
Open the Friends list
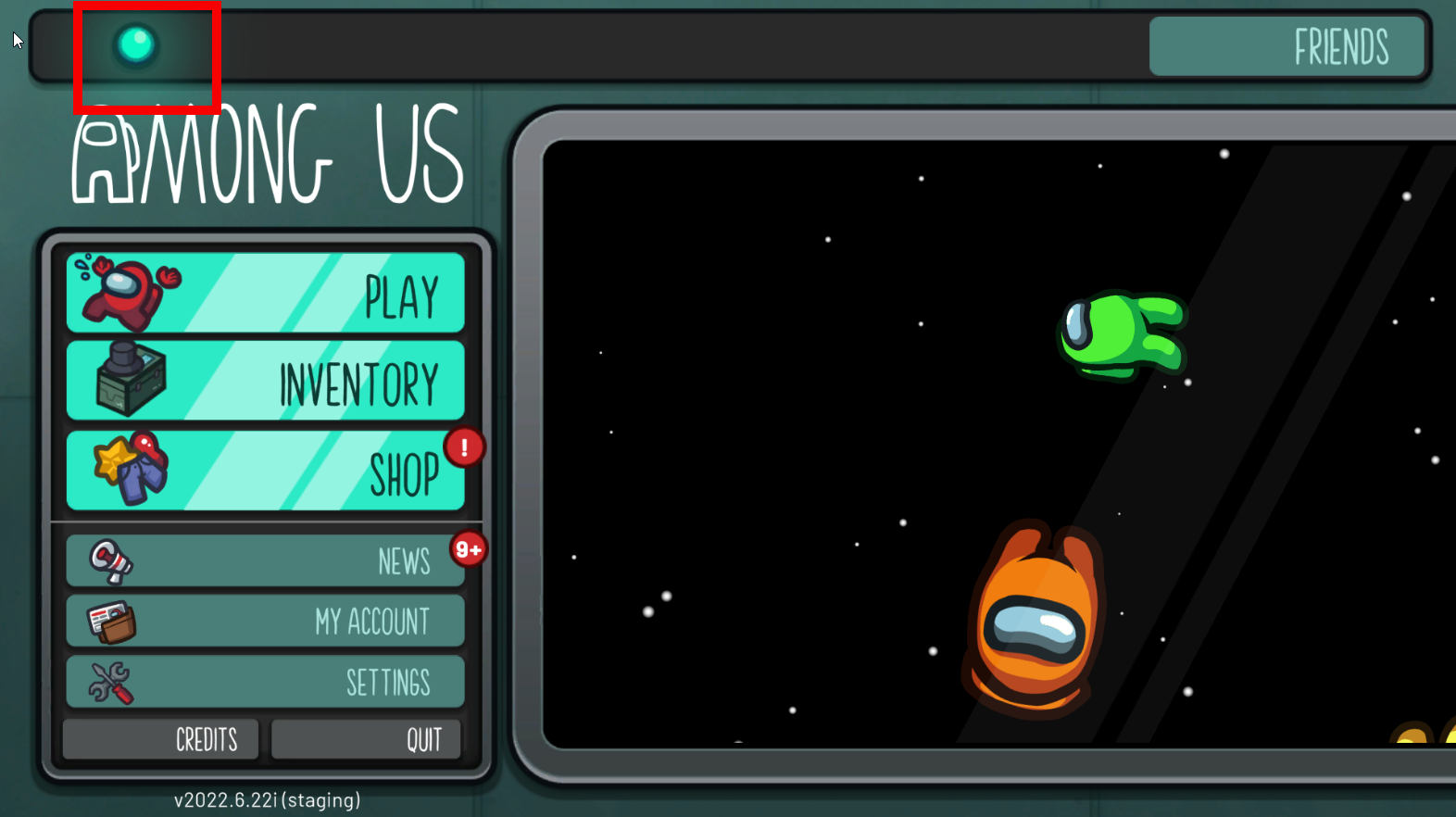1287,46
